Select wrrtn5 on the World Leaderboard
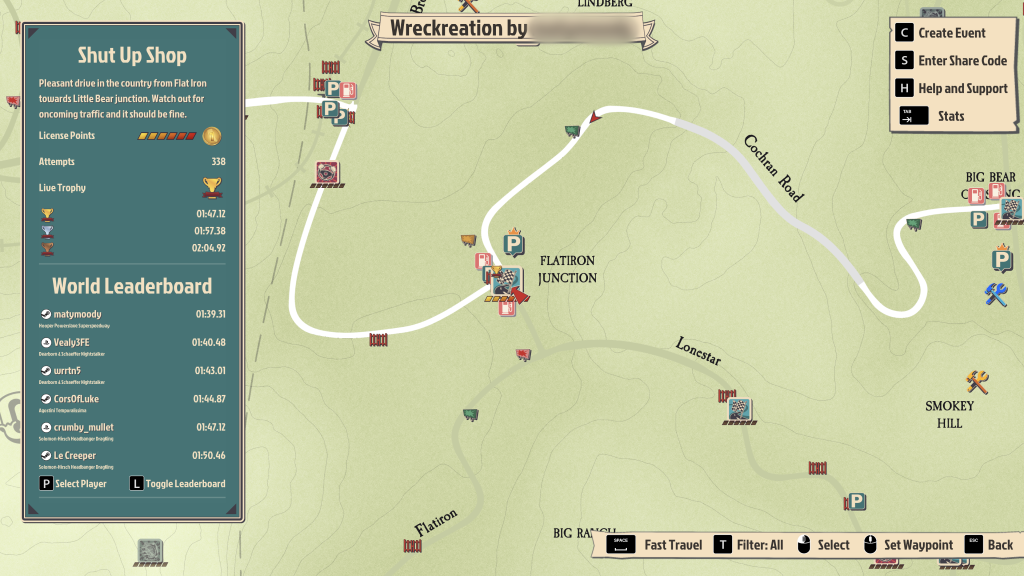Viewport: 1024px width, 576px height. pos(132,374)
